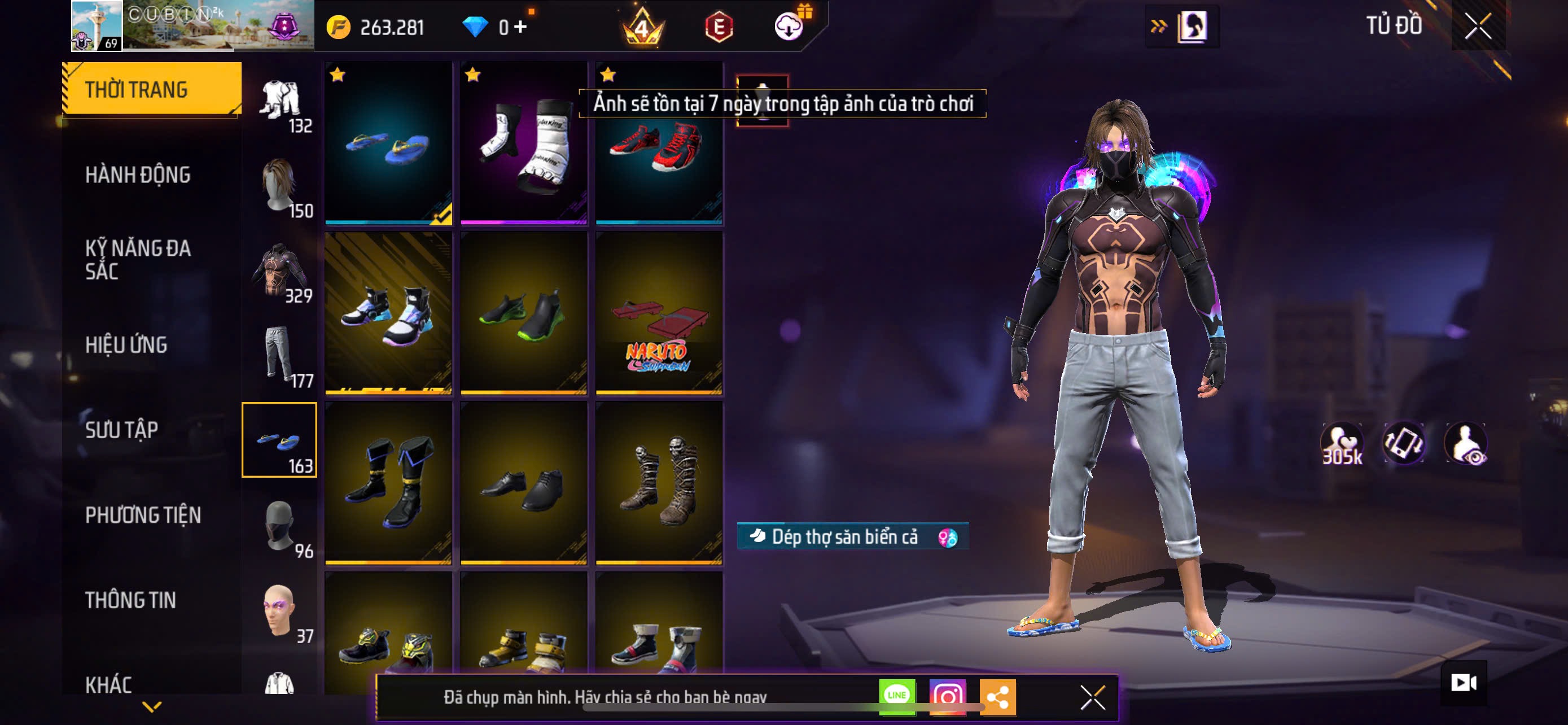
Task: Choose the hairstyle category with 150 items
Action: 280,186
